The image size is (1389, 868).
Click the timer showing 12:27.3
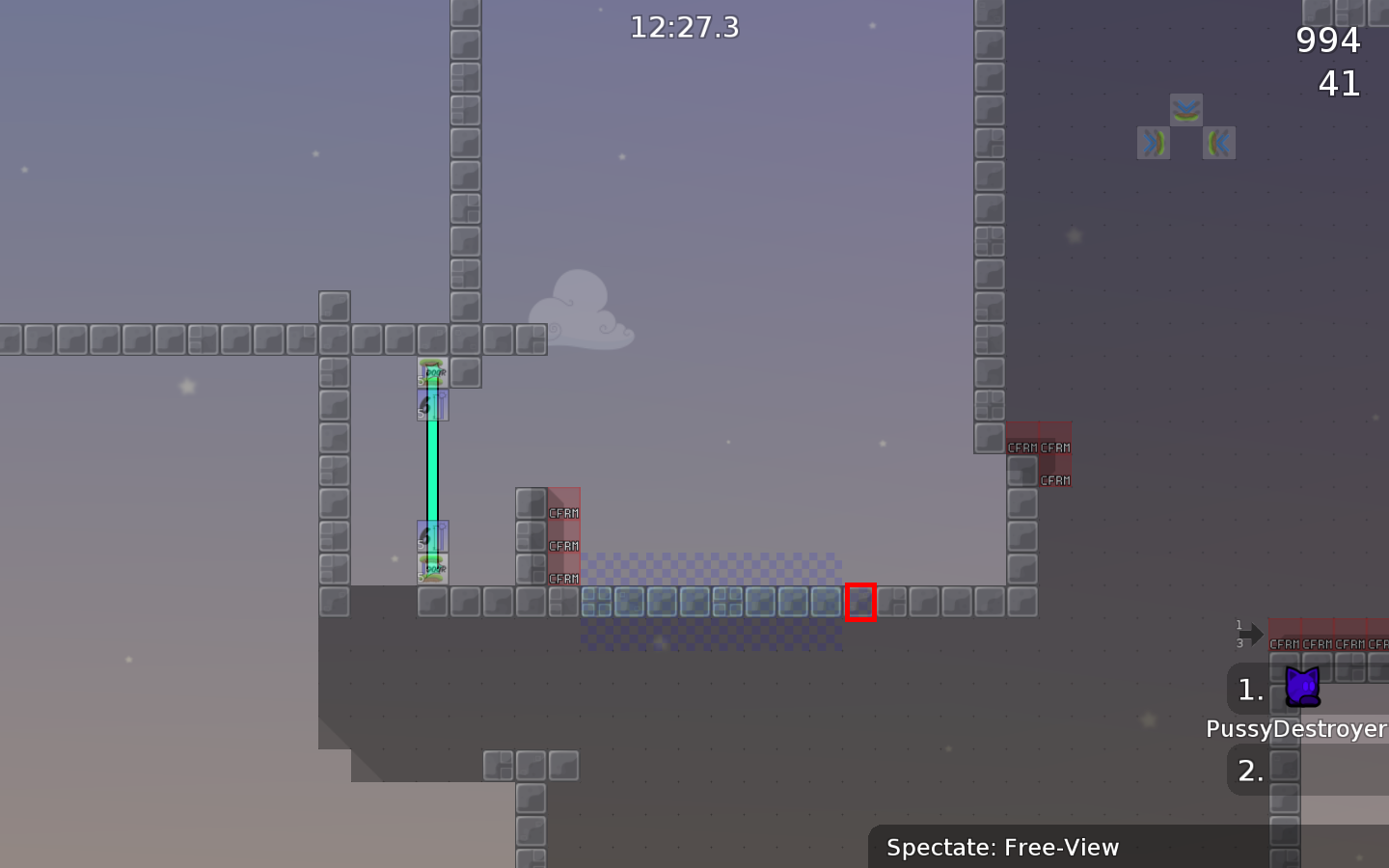tap(684, 27)
